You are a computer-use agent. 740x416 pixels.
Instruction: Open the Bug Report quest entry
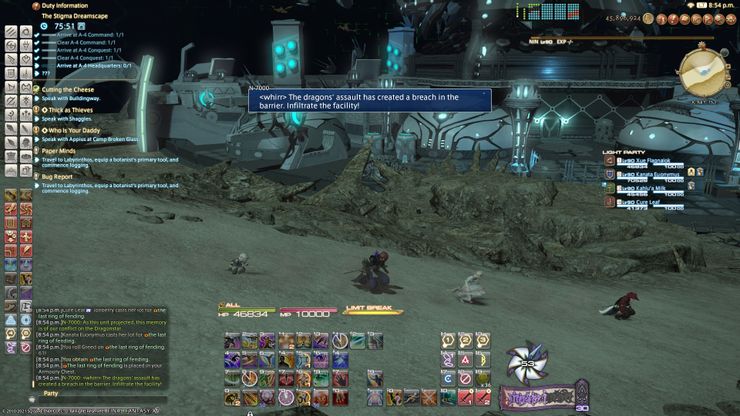[x=60, y=175]
